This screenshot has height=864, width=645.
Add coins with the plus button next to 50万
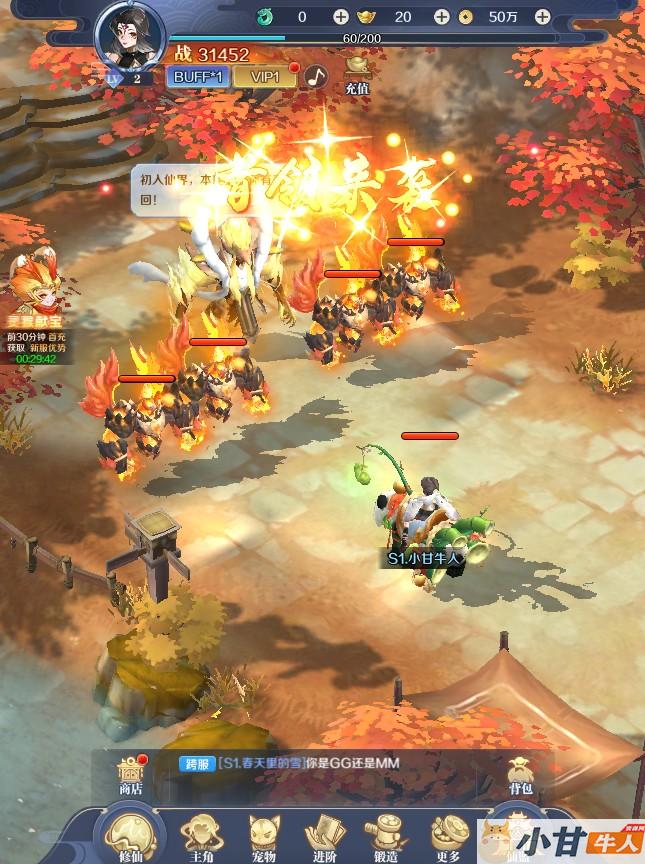pyautogui.click(x=542, y=16)
